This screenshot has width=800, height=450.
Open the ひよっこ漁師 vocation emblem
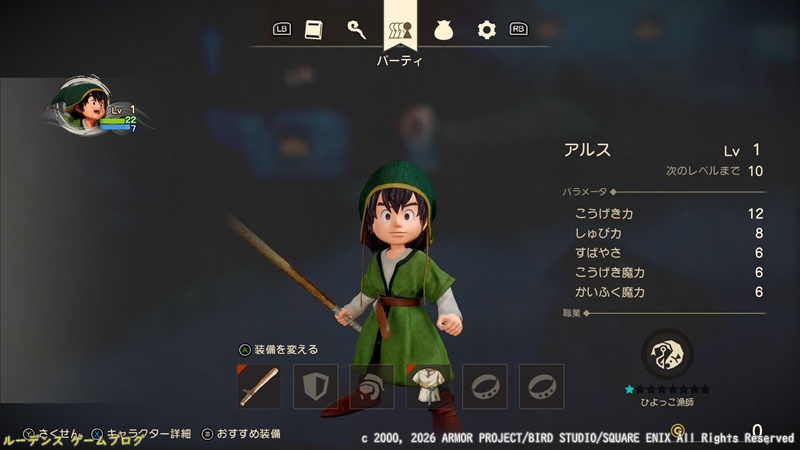point(667,353)
